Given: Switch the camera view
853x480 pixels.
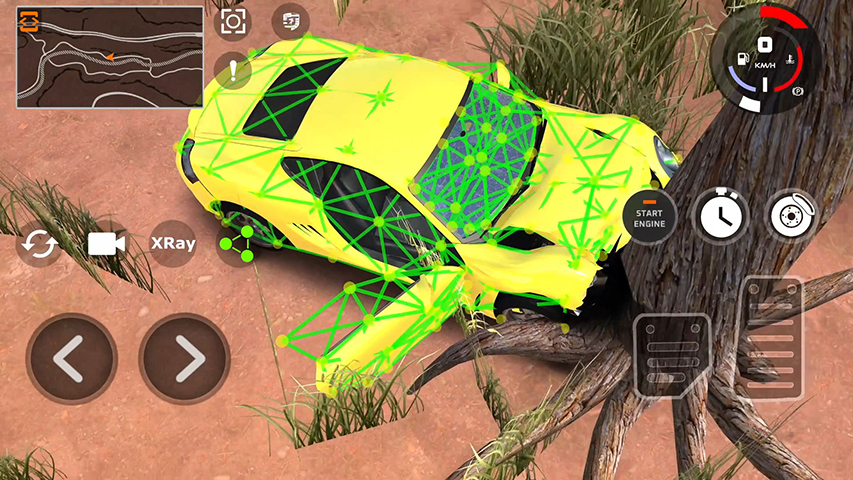Looking at the screenshot, I should pyautogui.click(x=106, y=244).
